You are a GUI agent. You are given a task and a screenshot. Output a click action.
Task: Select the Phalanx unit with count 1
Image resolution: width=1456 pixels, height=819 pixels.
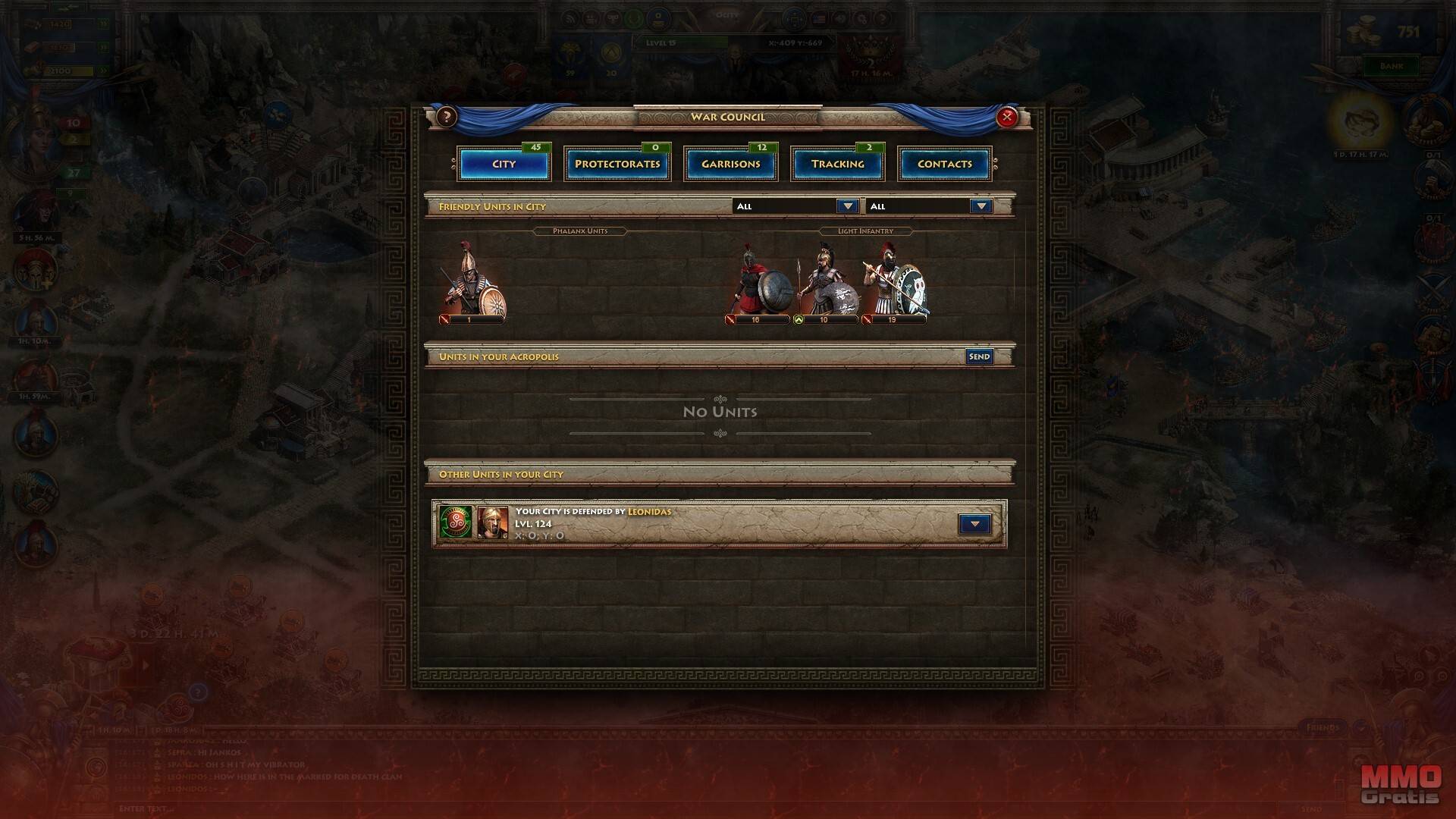473,279
